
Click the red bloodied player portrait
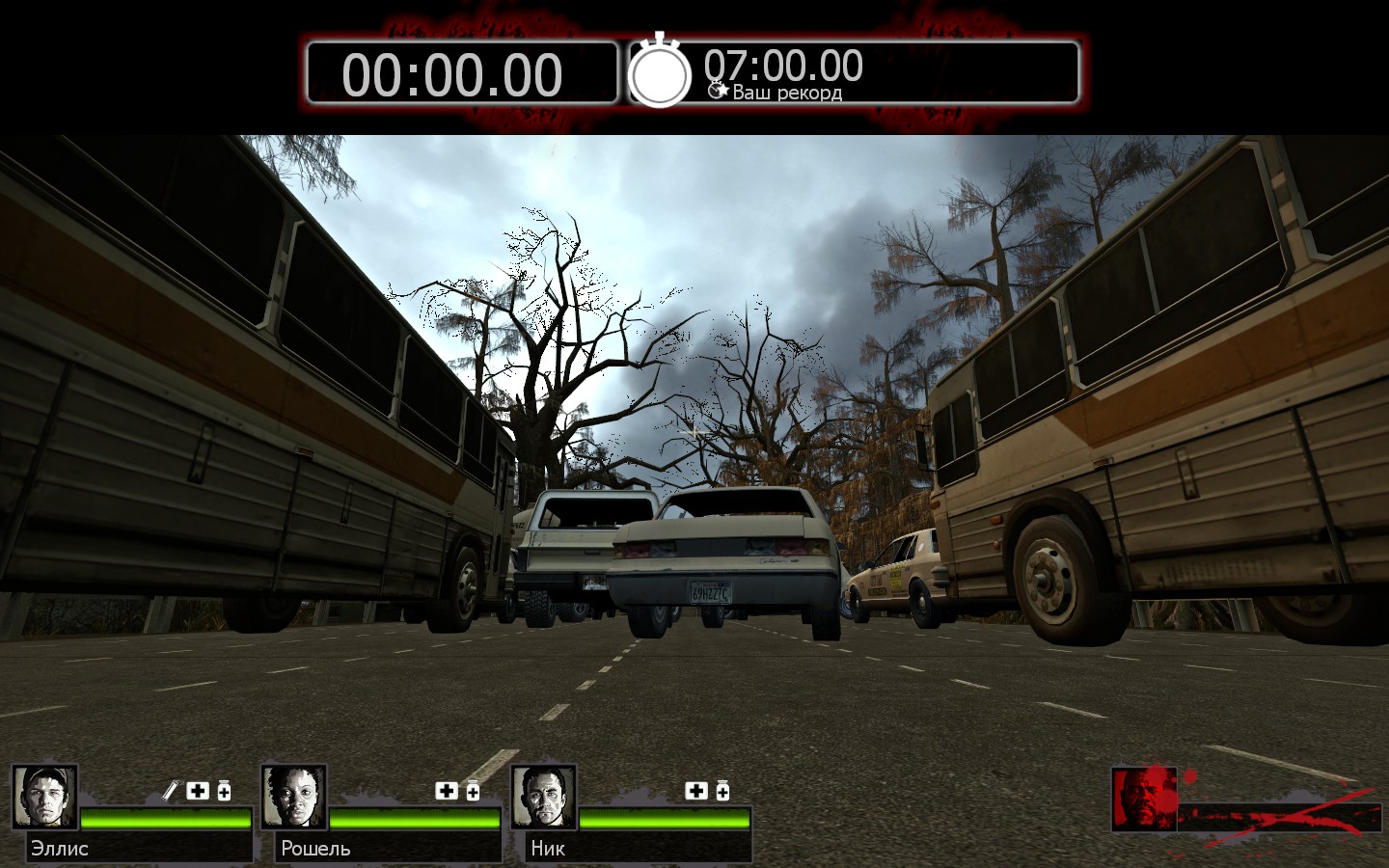pyautogui.click(x=1144, y=799)
